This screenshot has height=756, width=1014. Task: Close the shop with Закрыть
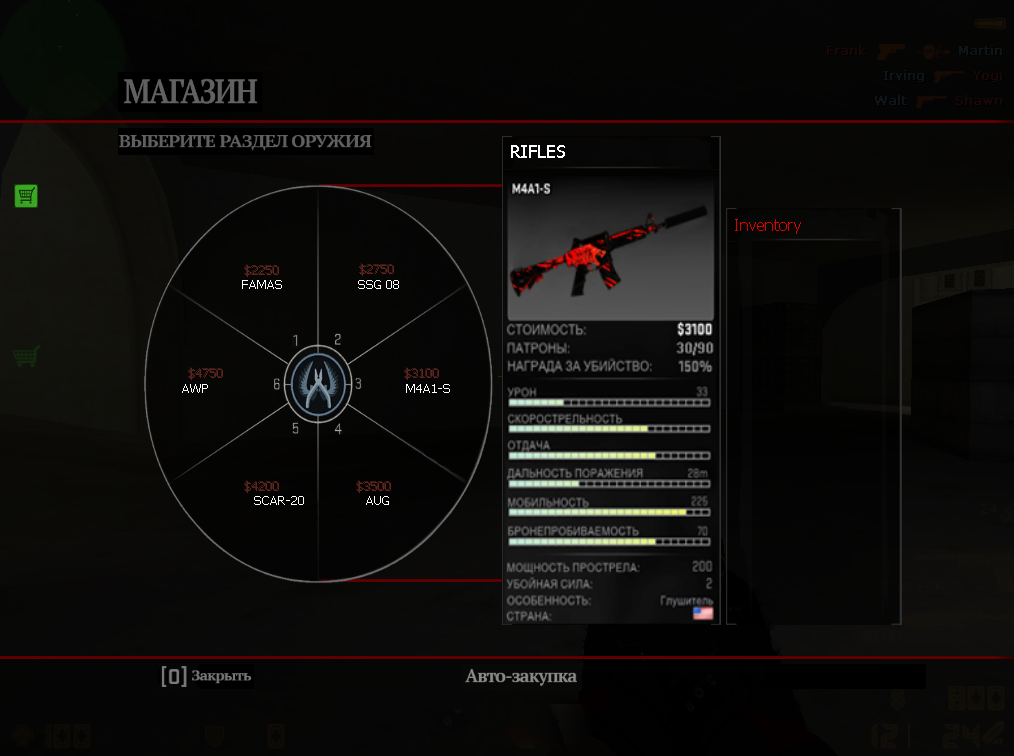(x=207, y=676)
